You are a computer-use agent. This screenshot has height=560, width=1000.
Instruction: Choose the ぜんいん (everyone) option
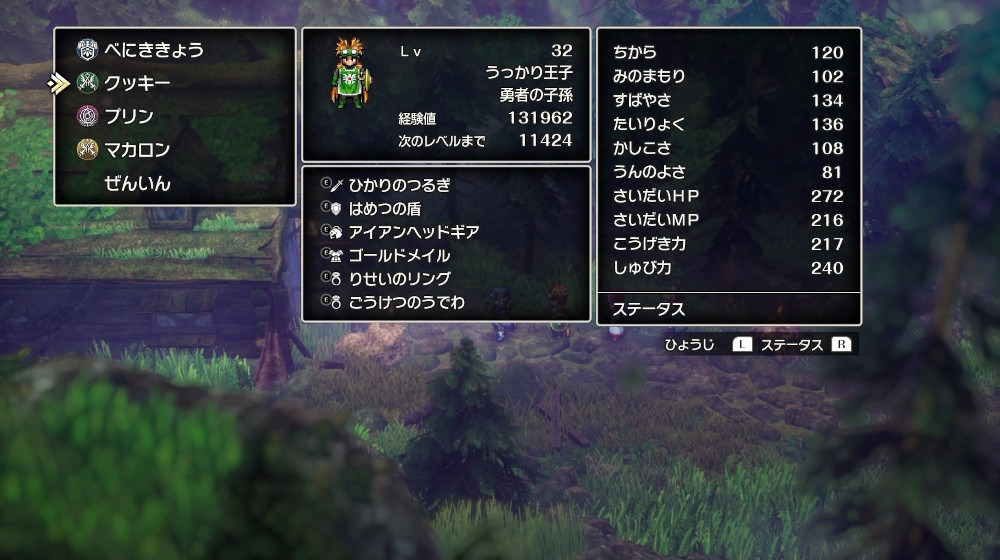[x=137, y=183]
